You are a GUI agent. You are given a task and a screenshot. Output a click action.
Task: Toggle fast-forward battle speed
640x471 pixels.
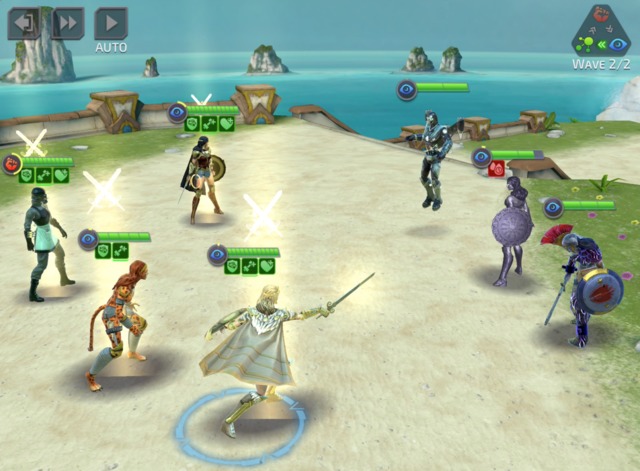tap(67, 23)
